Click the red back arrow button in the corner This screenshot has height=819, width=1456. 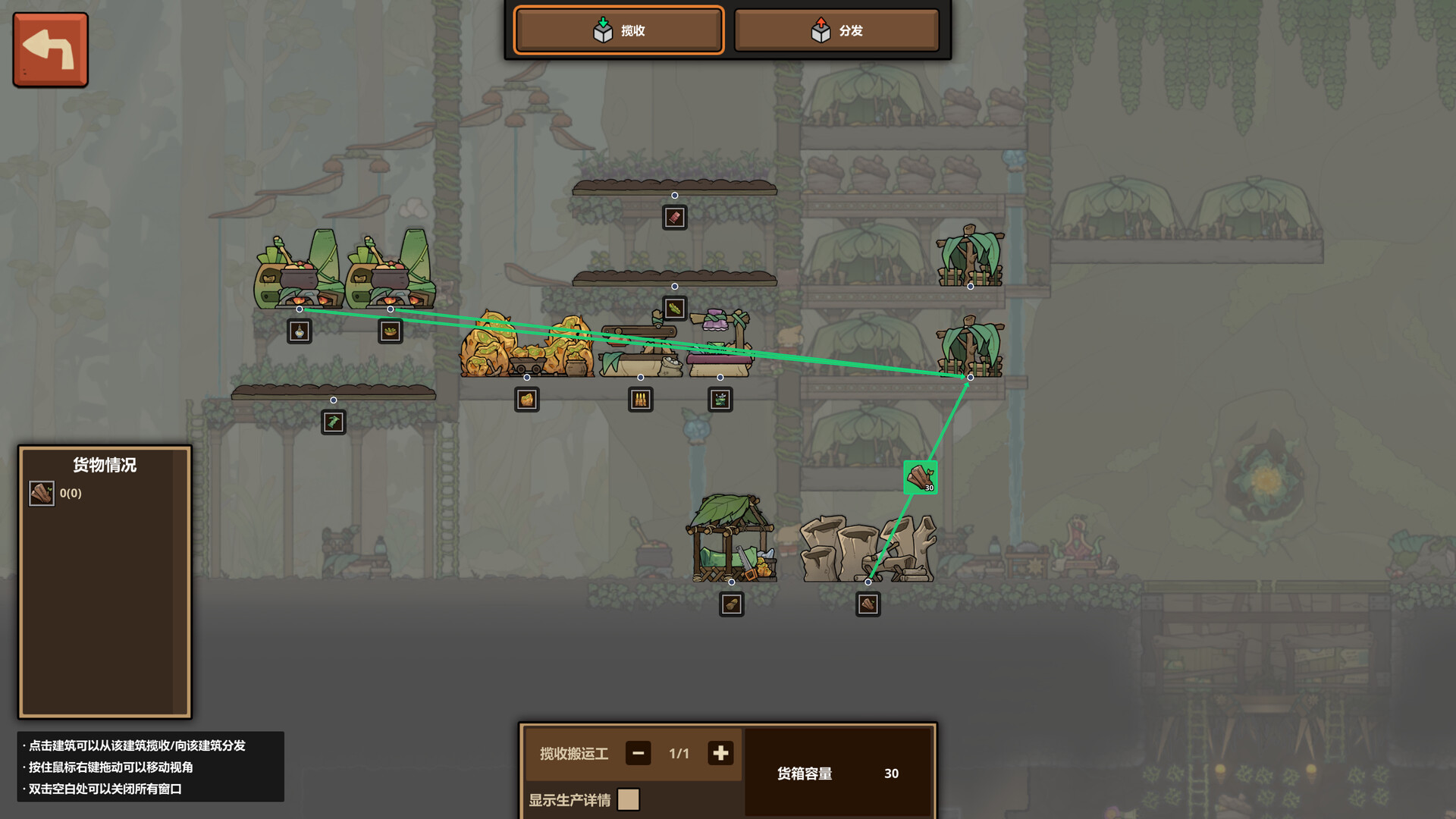point(49,49)
